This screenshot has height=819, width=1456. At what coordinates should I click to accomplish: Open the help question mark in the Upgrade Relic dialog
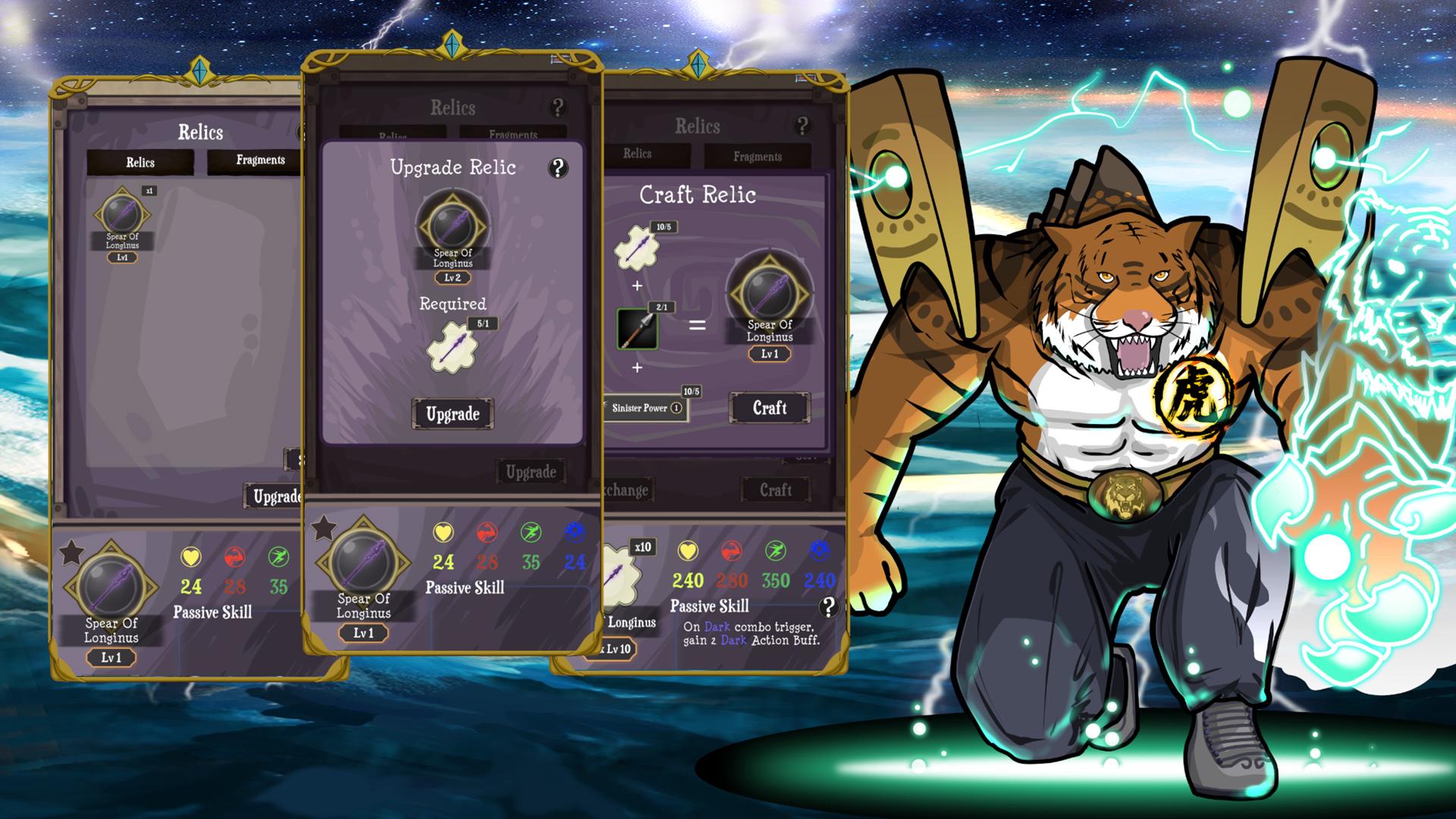pos(560,168)
